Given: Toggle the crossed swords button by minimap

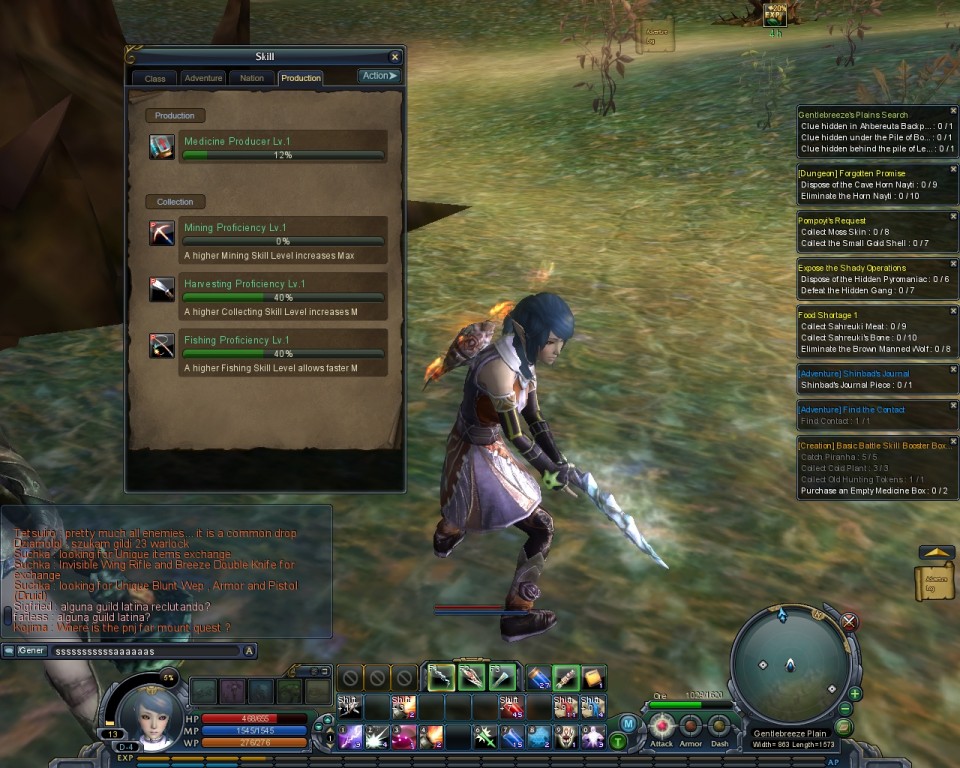Looking at the screenshot, I should click(849, 622).
